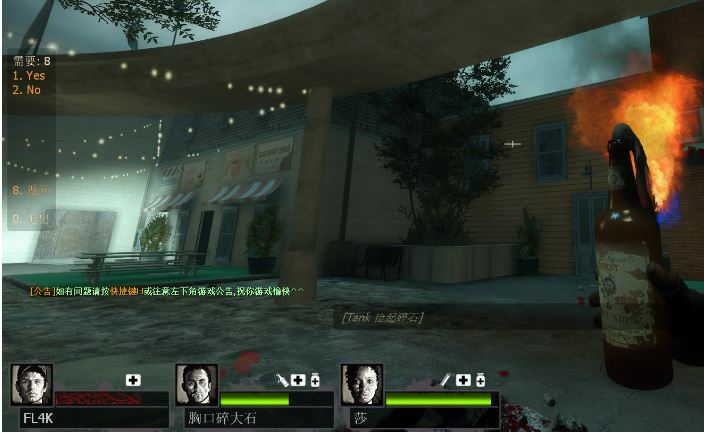Screen dimensions: 704x433
Task: Click FL4K's teammate portrait
Action: point(32,384)
